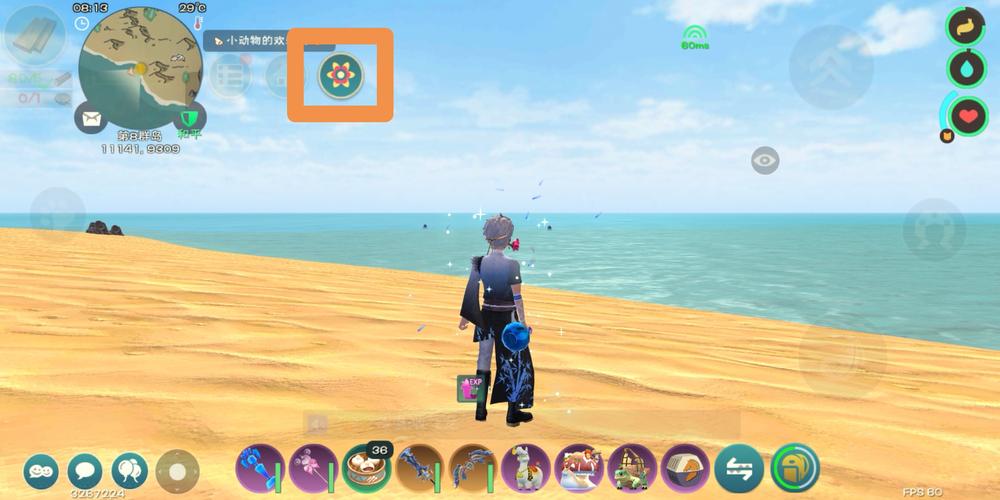Screen dimensions: 1000x500
Task: Select the food dish slot with 36
Action: point(366,467)
